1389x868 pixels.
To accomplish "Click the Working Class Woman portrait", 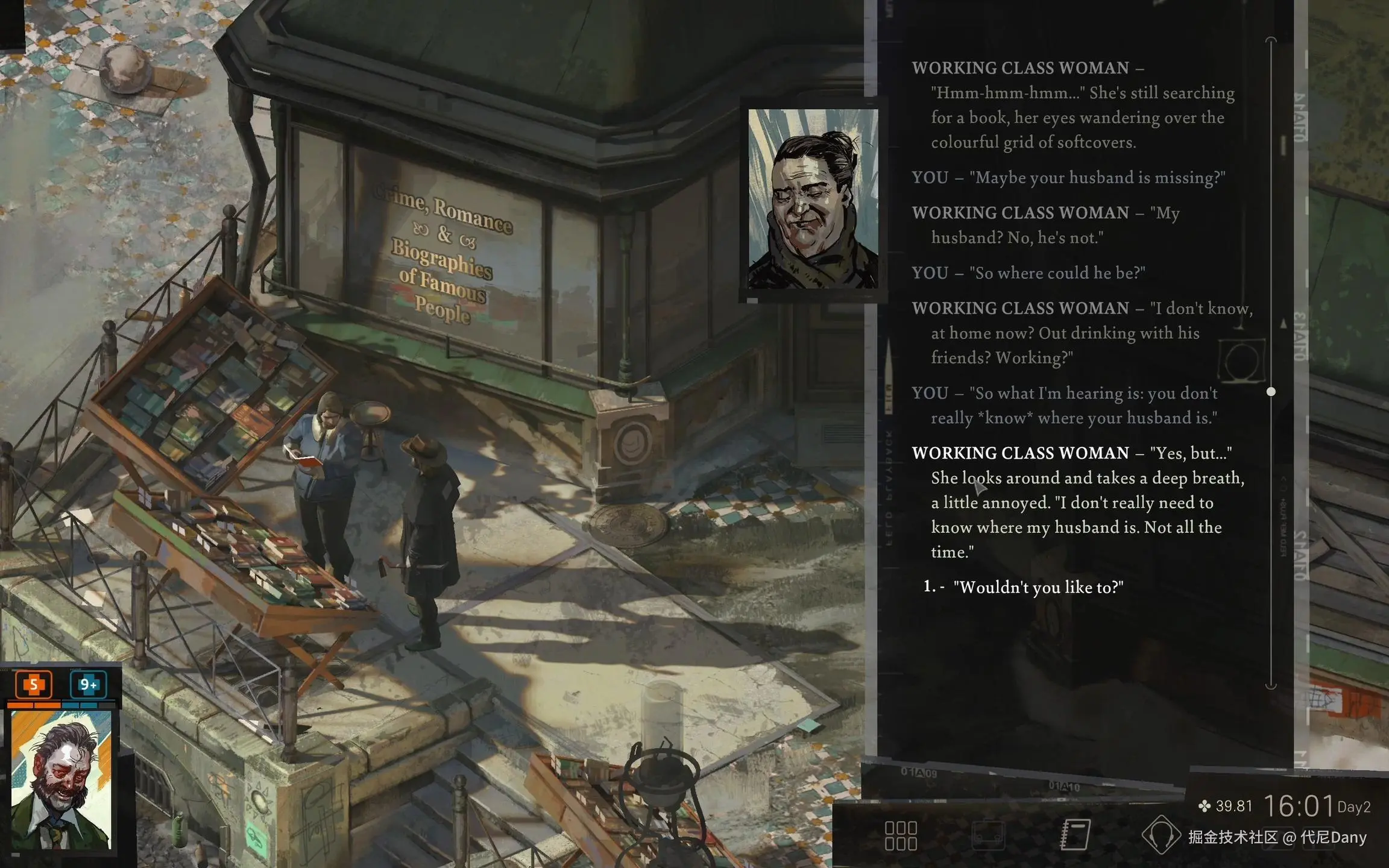I will (813, 199).
